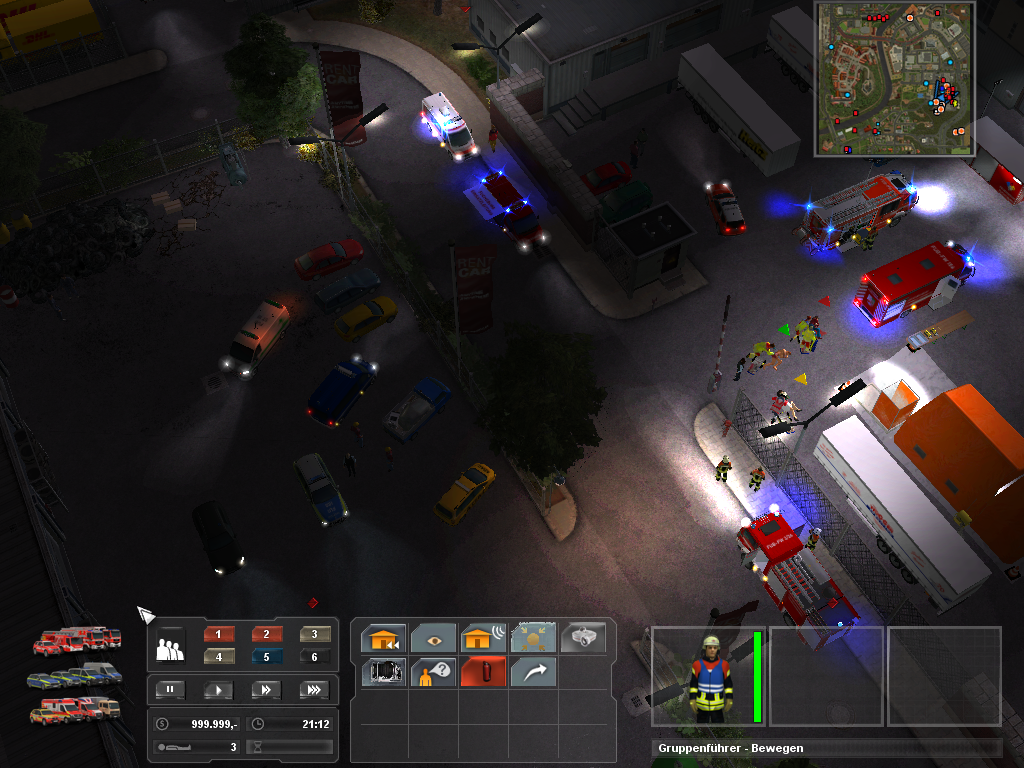Open the personnel group icon
Image resolution: width=1024 pixels, height=768 pixels.
point(171,648)
